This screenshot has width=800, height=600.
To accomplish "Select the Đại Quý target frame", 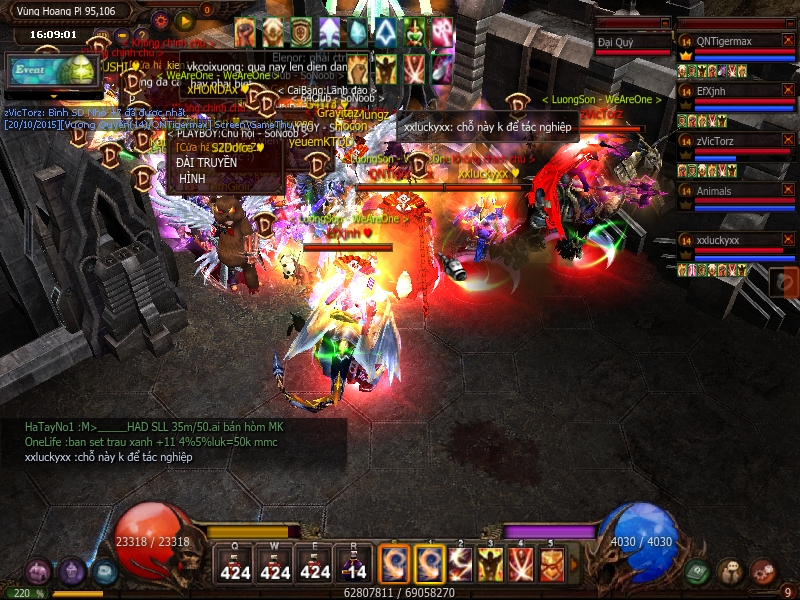I will [x=632, y=42].
